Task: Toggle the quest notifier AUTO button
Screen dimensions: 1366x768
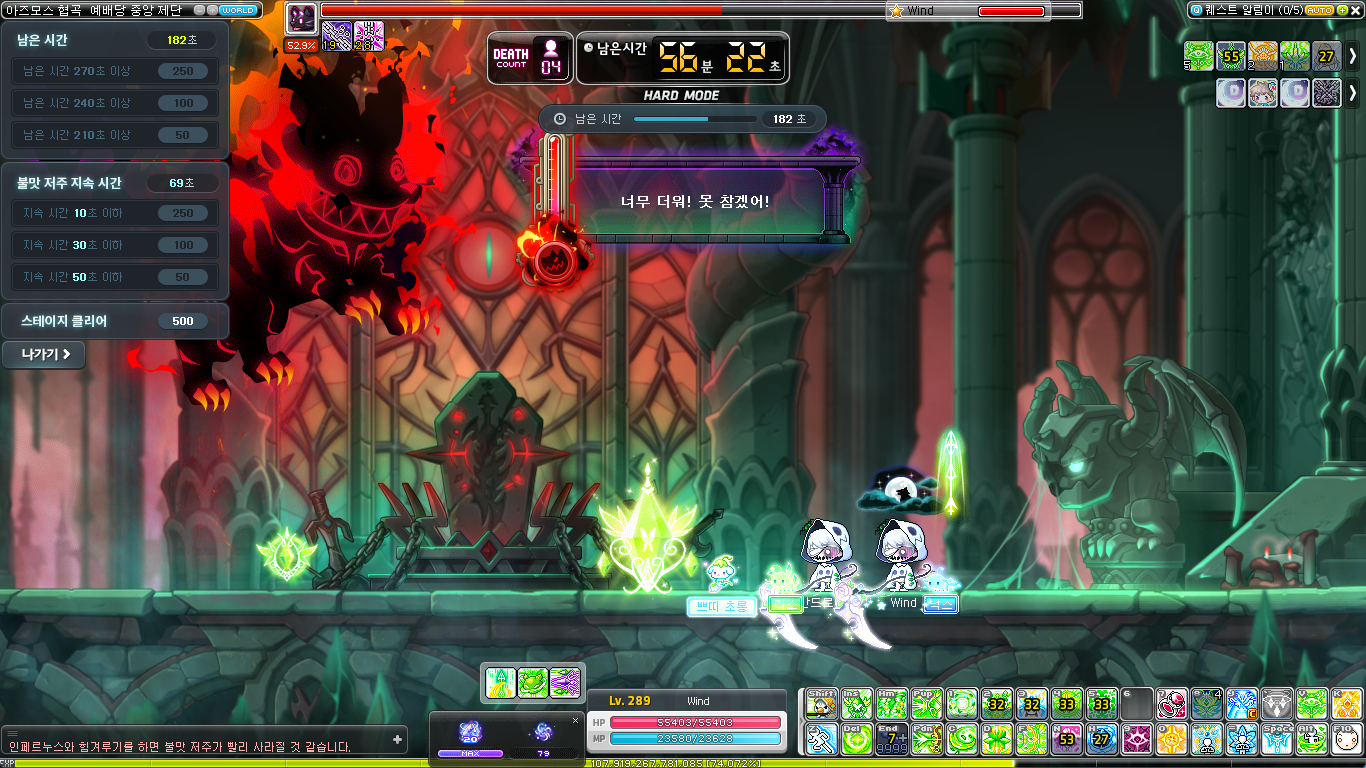Action: [x=1320, y=10]
